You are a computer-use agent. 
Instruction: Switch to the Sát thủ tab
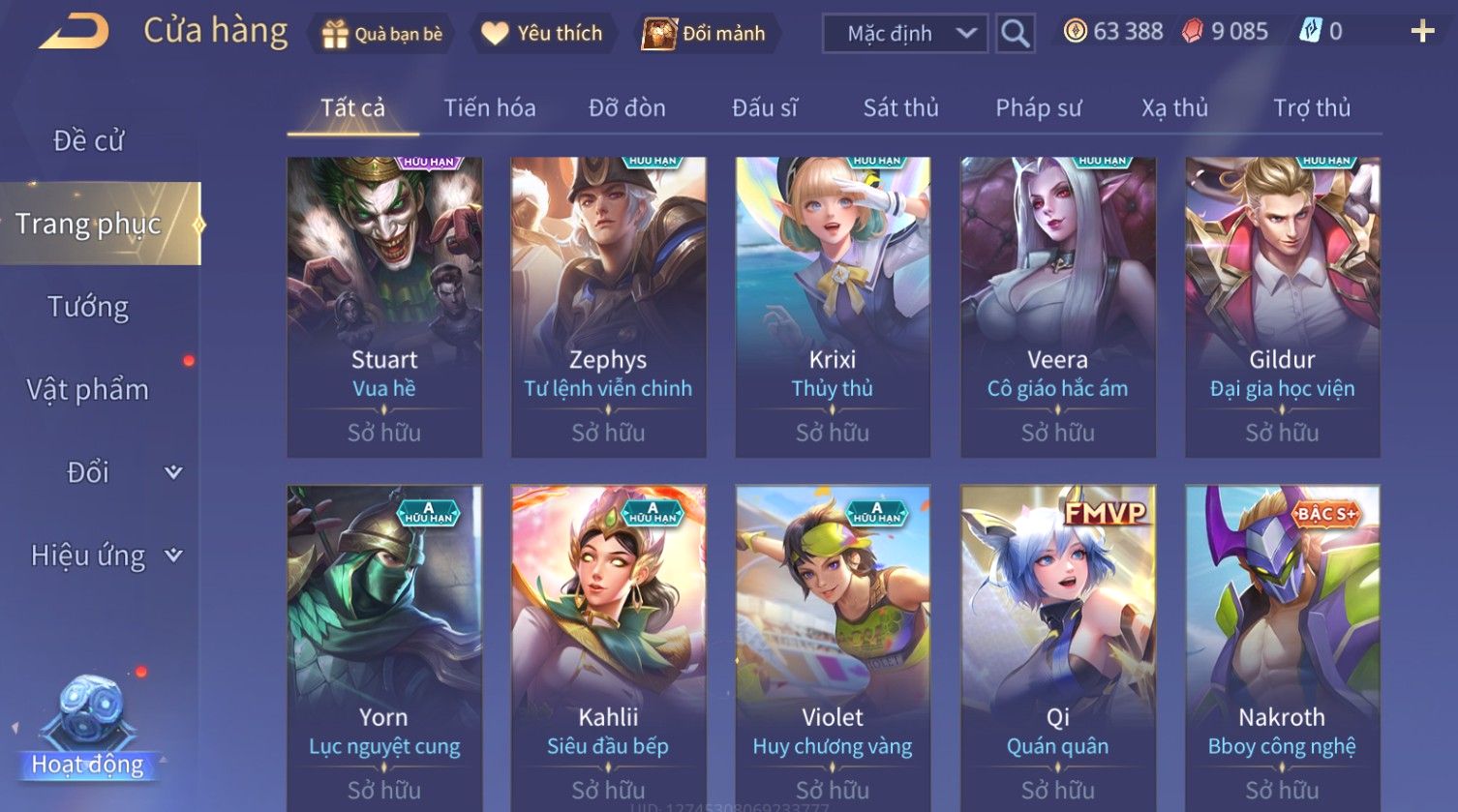900,107
